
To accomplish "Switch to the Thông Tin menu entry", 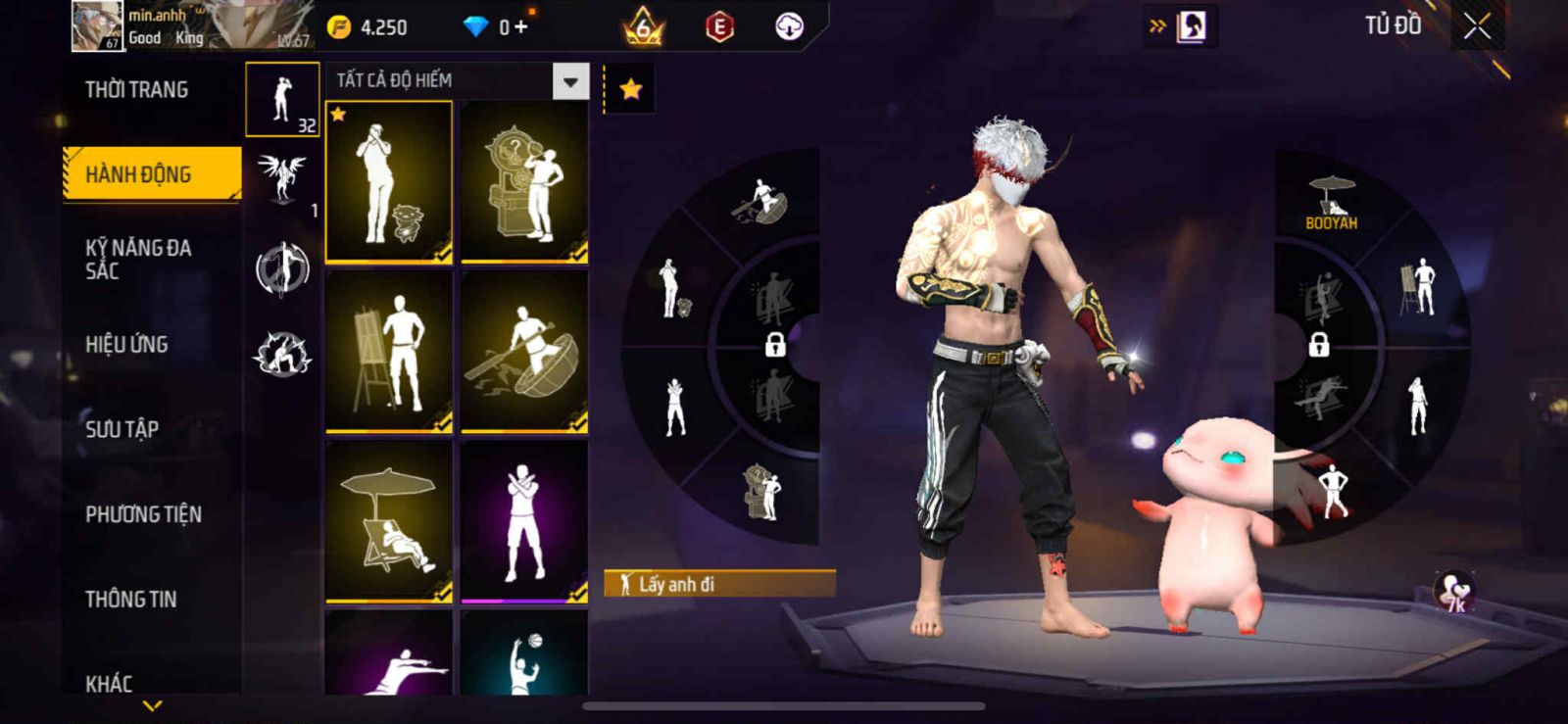I will pyautogui.click(x=130, y=599).
